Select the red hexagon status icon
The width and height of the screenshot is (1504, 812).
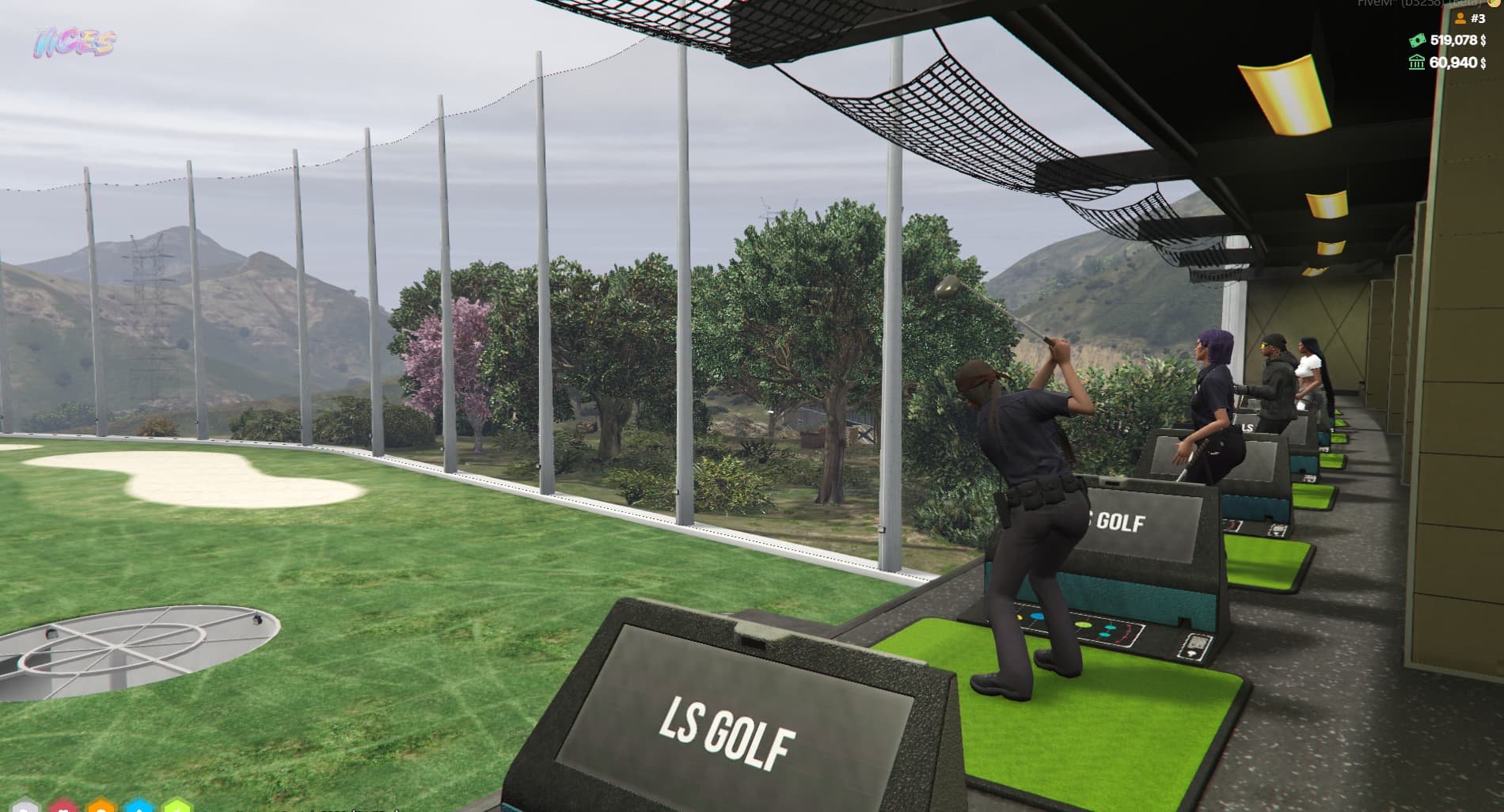tap(62, 806)
